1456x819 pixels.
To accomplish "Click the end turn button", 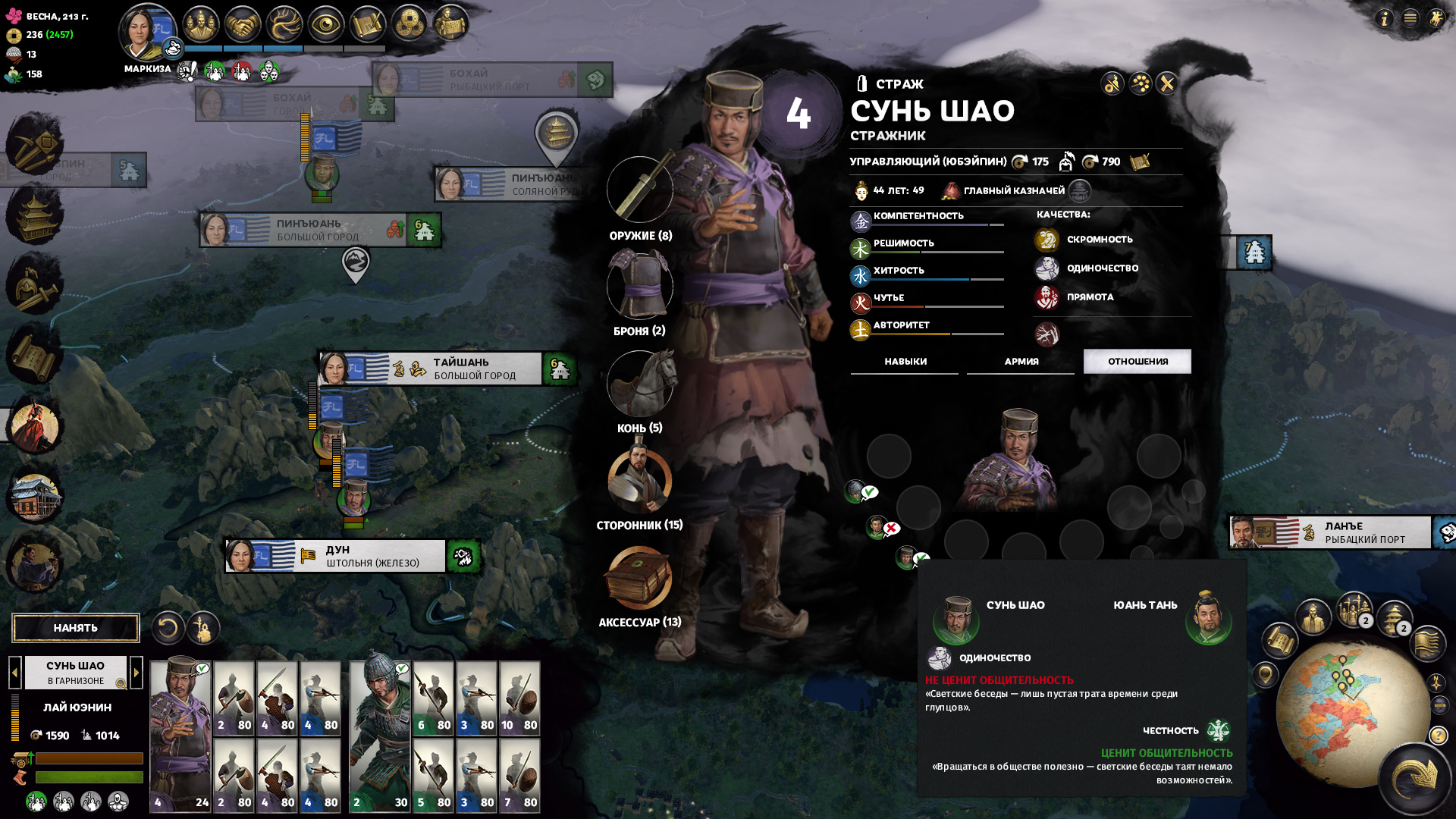I will 1415,778.
